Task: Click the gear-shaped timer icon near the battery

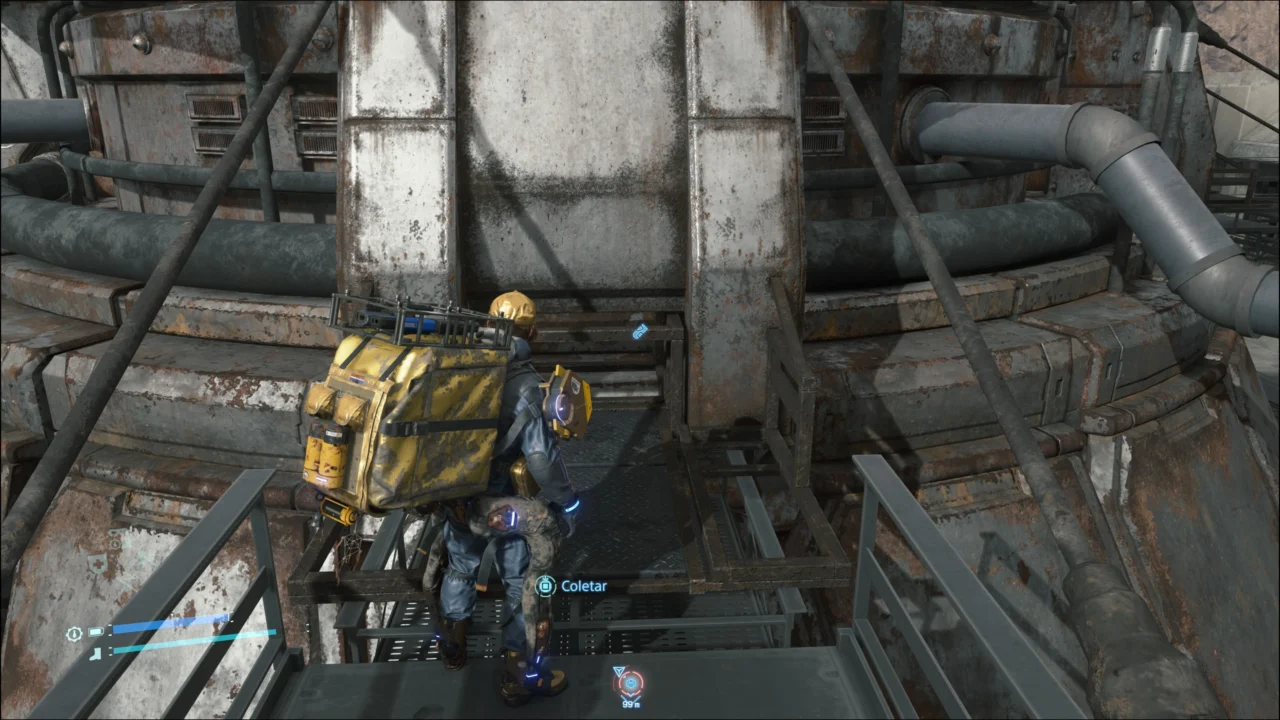Action: (74, 633)
